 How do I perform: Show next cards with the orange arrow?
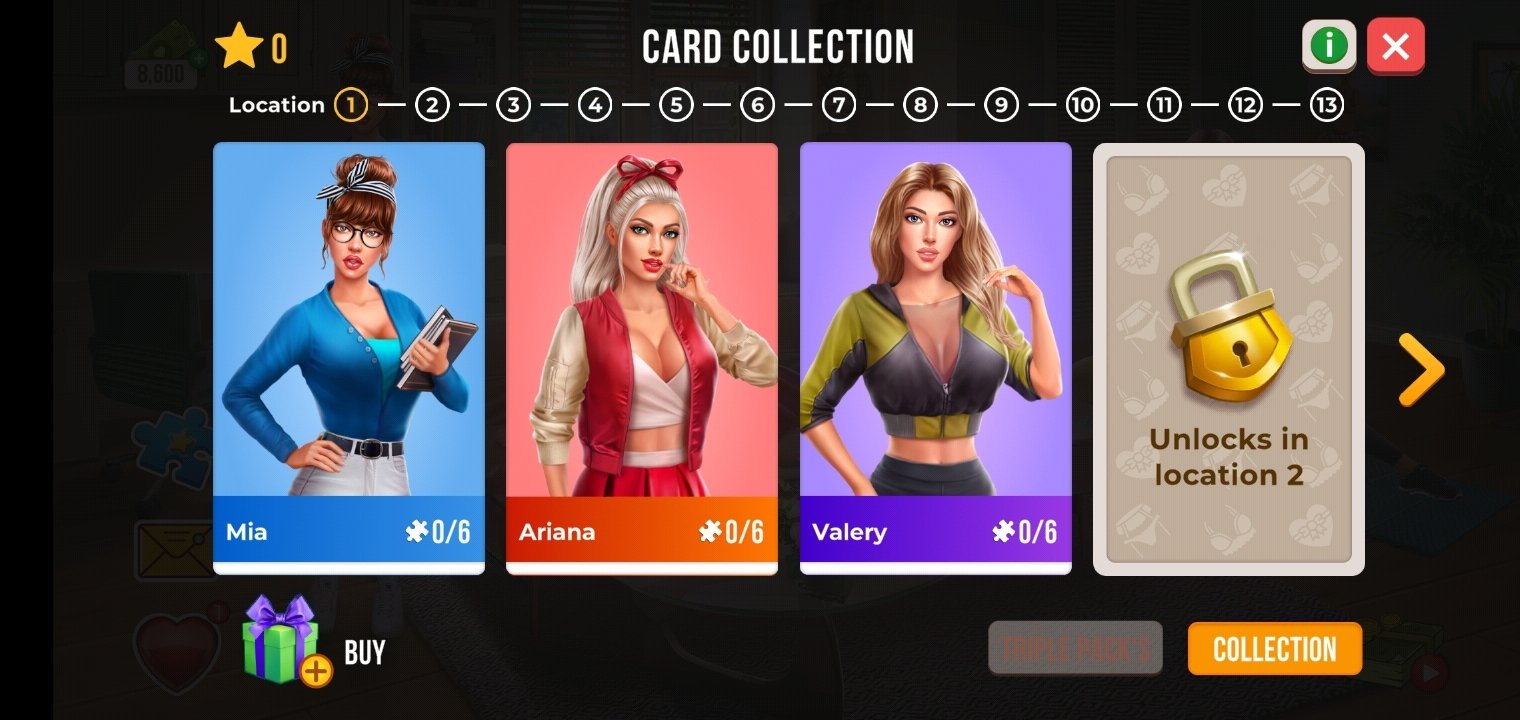pos(1420,370)
